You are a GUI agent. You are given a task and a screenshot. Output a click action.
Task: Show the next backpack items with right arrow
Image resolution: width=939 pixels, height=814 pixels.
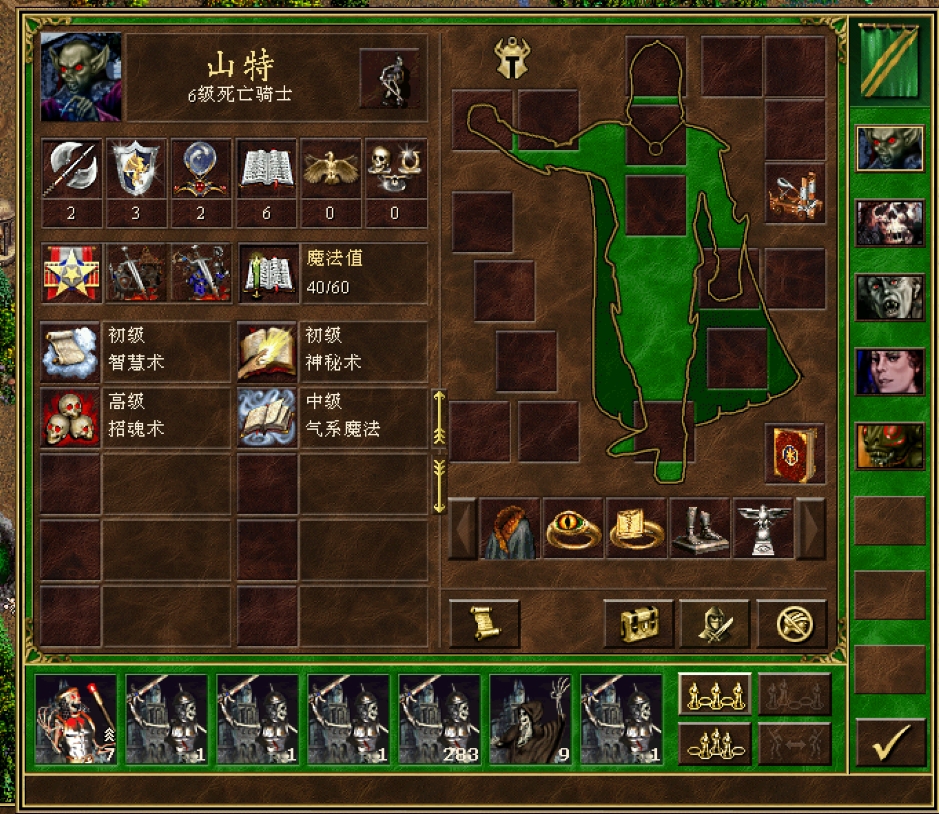810,528
